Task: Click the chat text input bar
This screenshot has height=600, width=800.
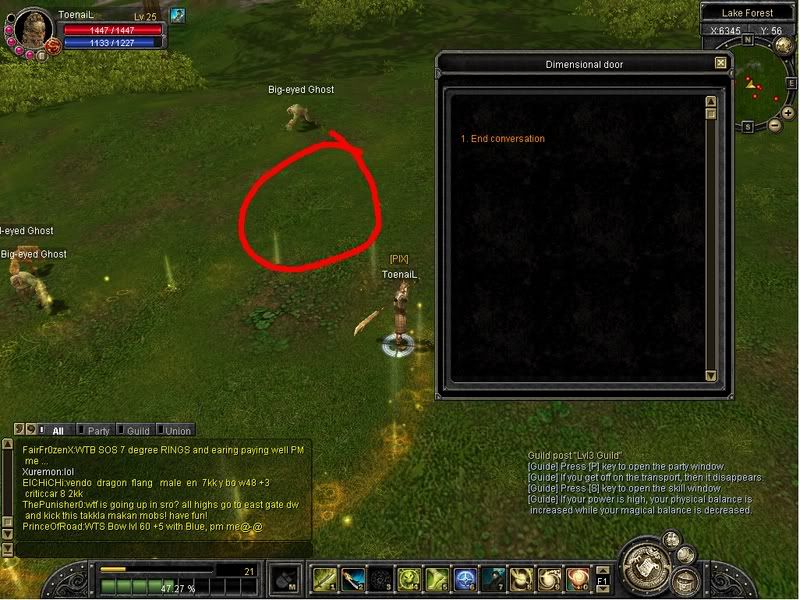Action: click(160, 549)
